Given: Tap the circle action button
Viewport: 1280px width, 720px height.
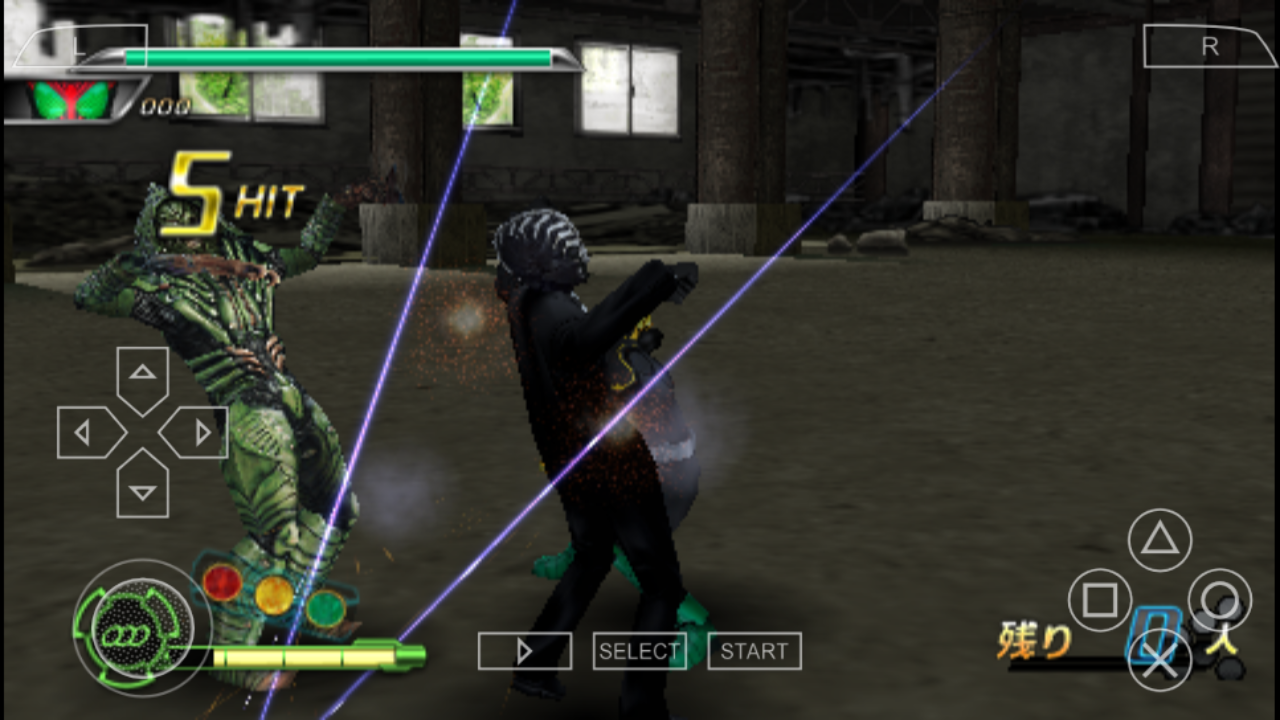Looking at the screenshot, I should tap(1219, 600).
